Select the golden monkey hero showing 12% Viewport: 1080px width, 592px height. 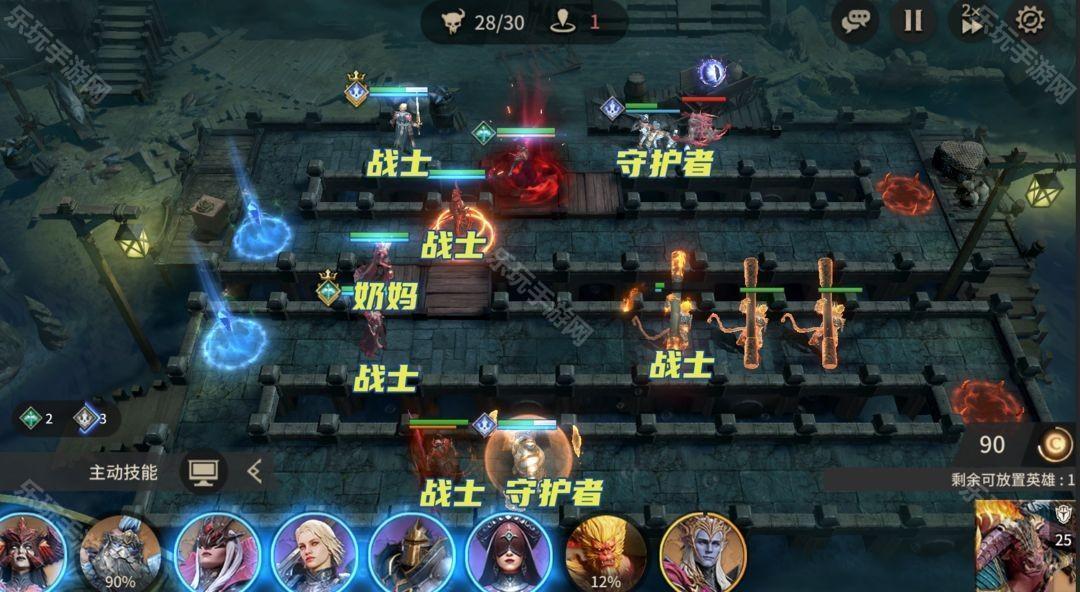[x=605, y=553]
